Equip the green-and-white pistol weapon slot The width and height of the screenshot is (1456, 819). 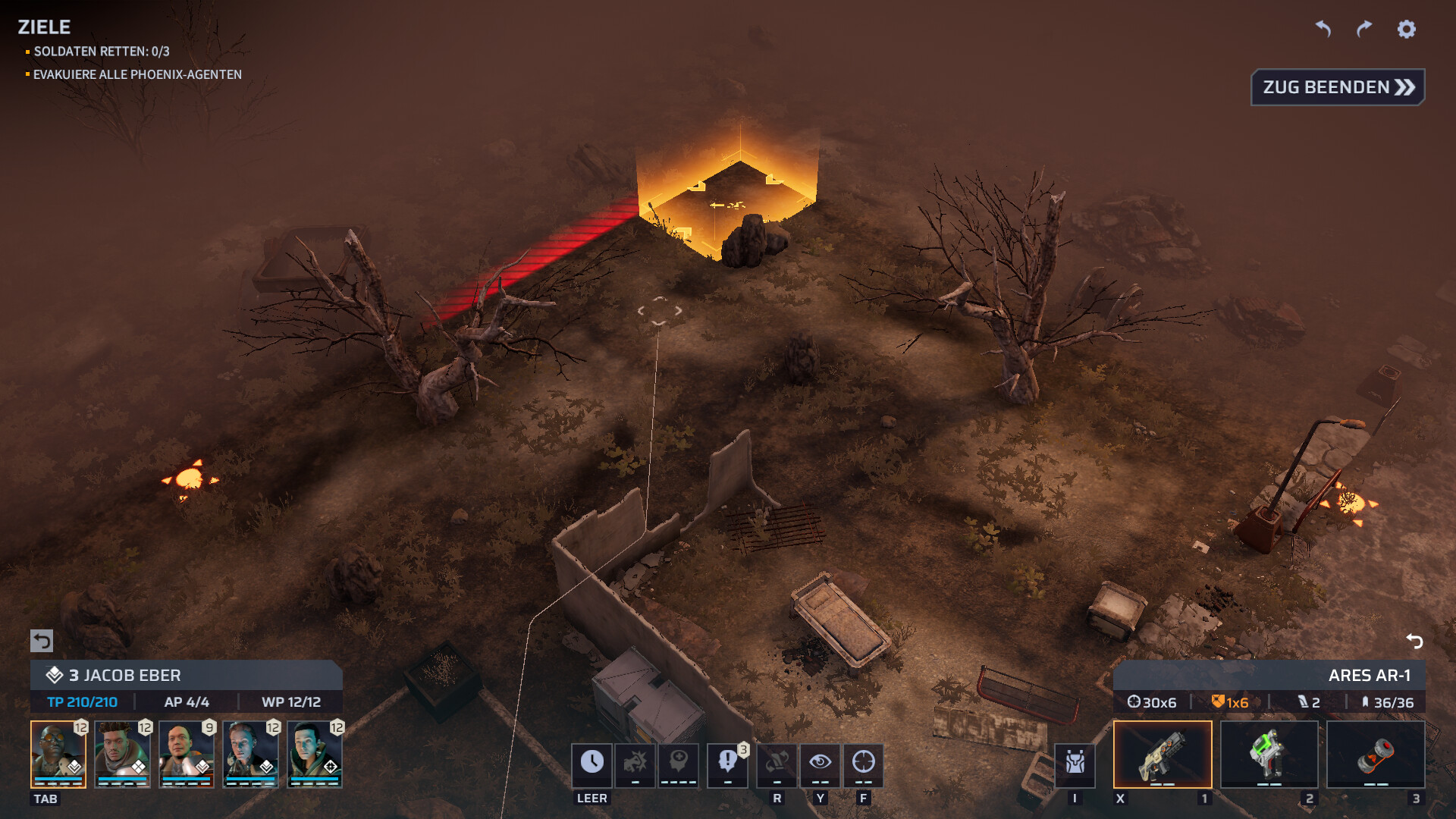tap(1269, 755)
